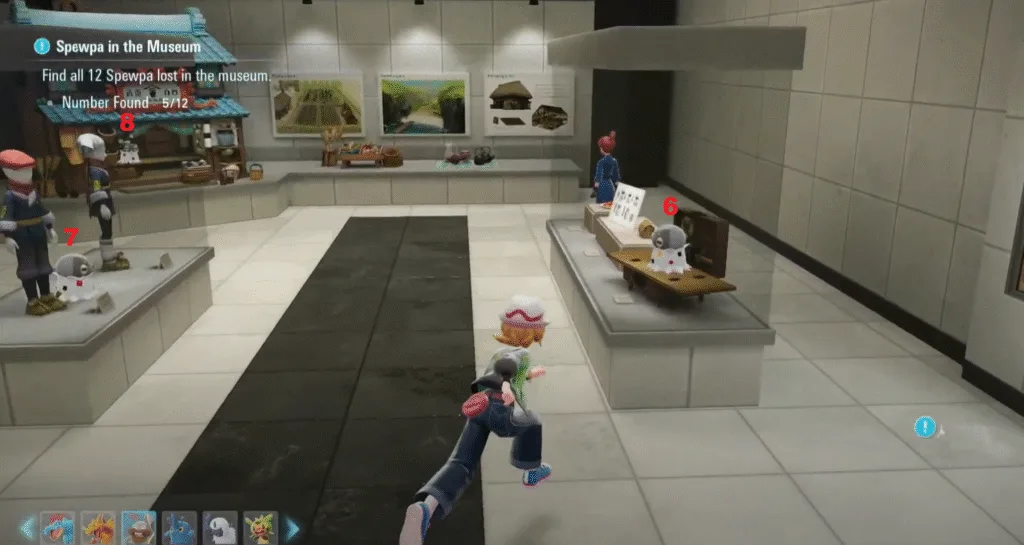Select the highlighted grey rabbit Pokémon icon
1024x545 pixels.
(139, 526)
